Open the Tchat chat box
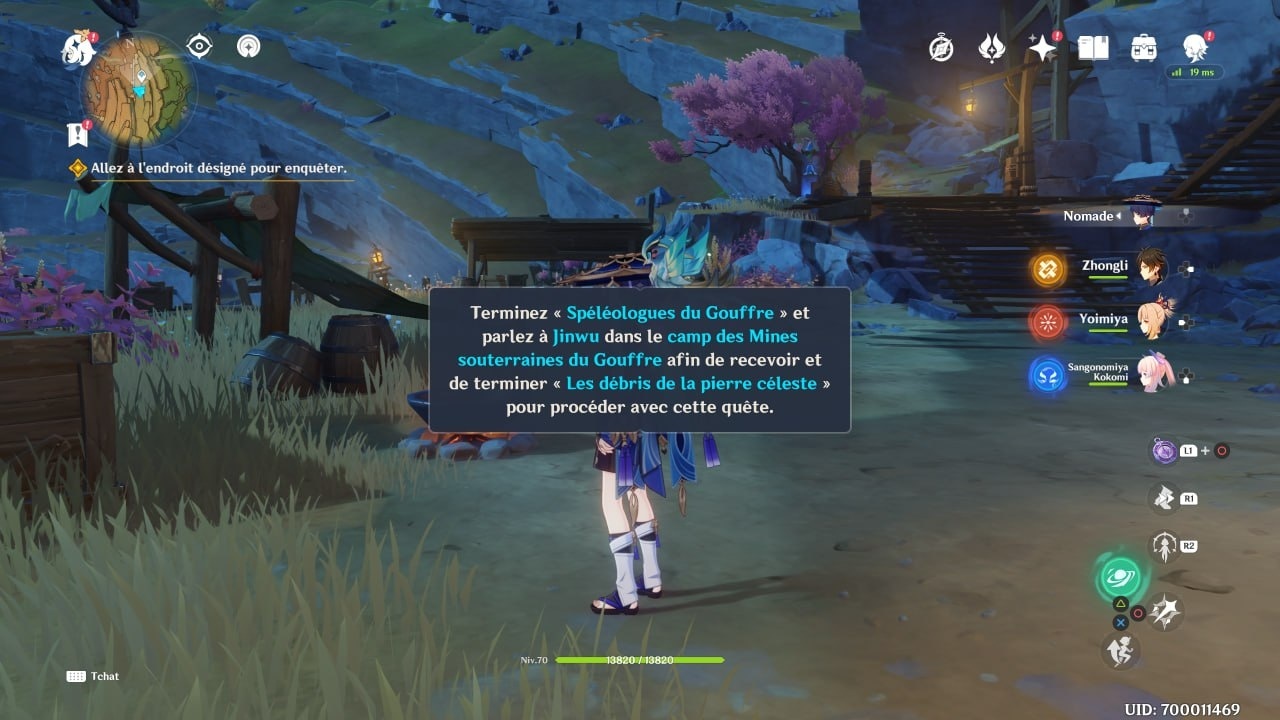 point(93,676)
